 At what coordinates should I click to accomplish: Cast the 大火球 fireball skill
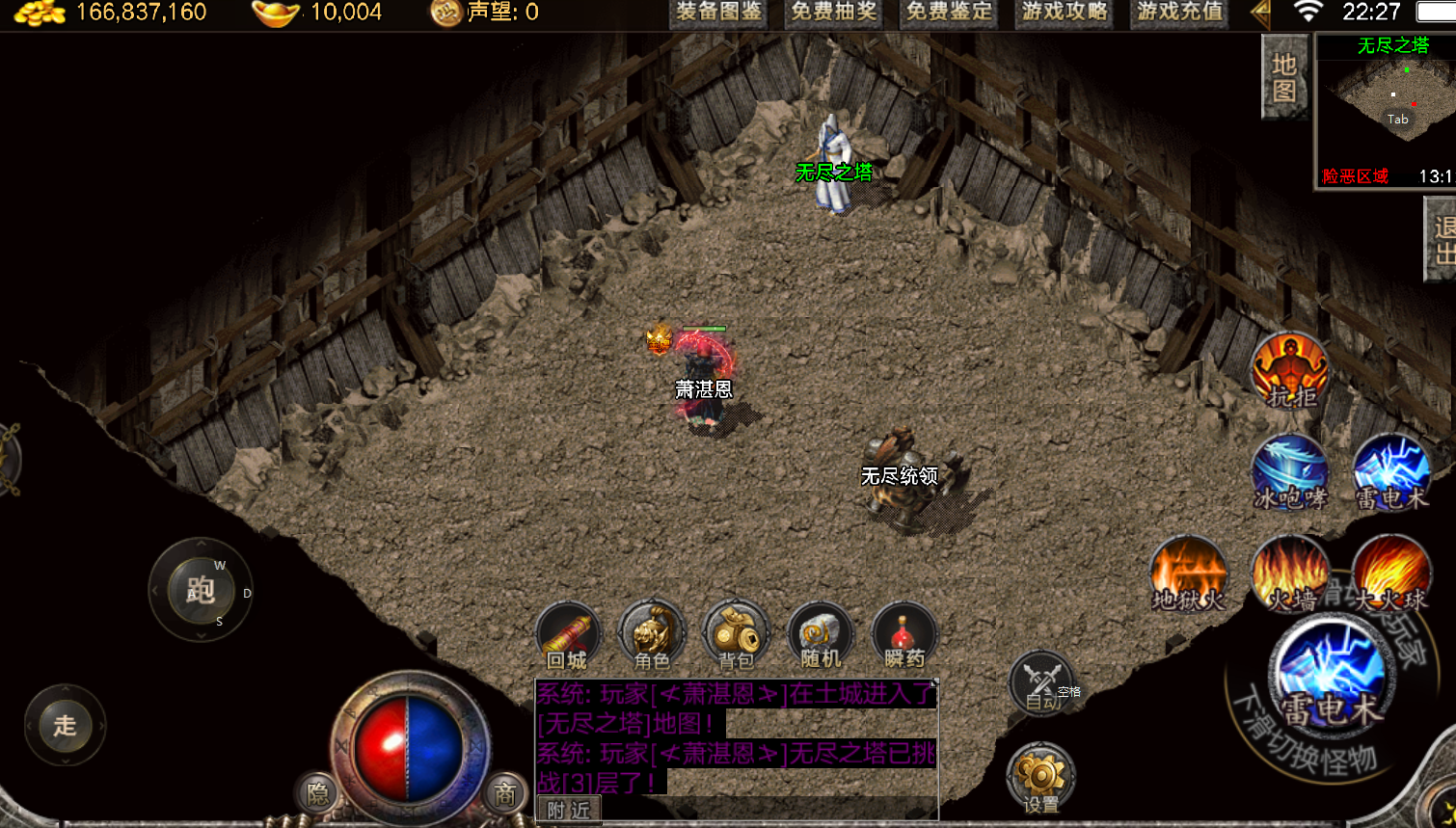click(x=1390, y=574)
